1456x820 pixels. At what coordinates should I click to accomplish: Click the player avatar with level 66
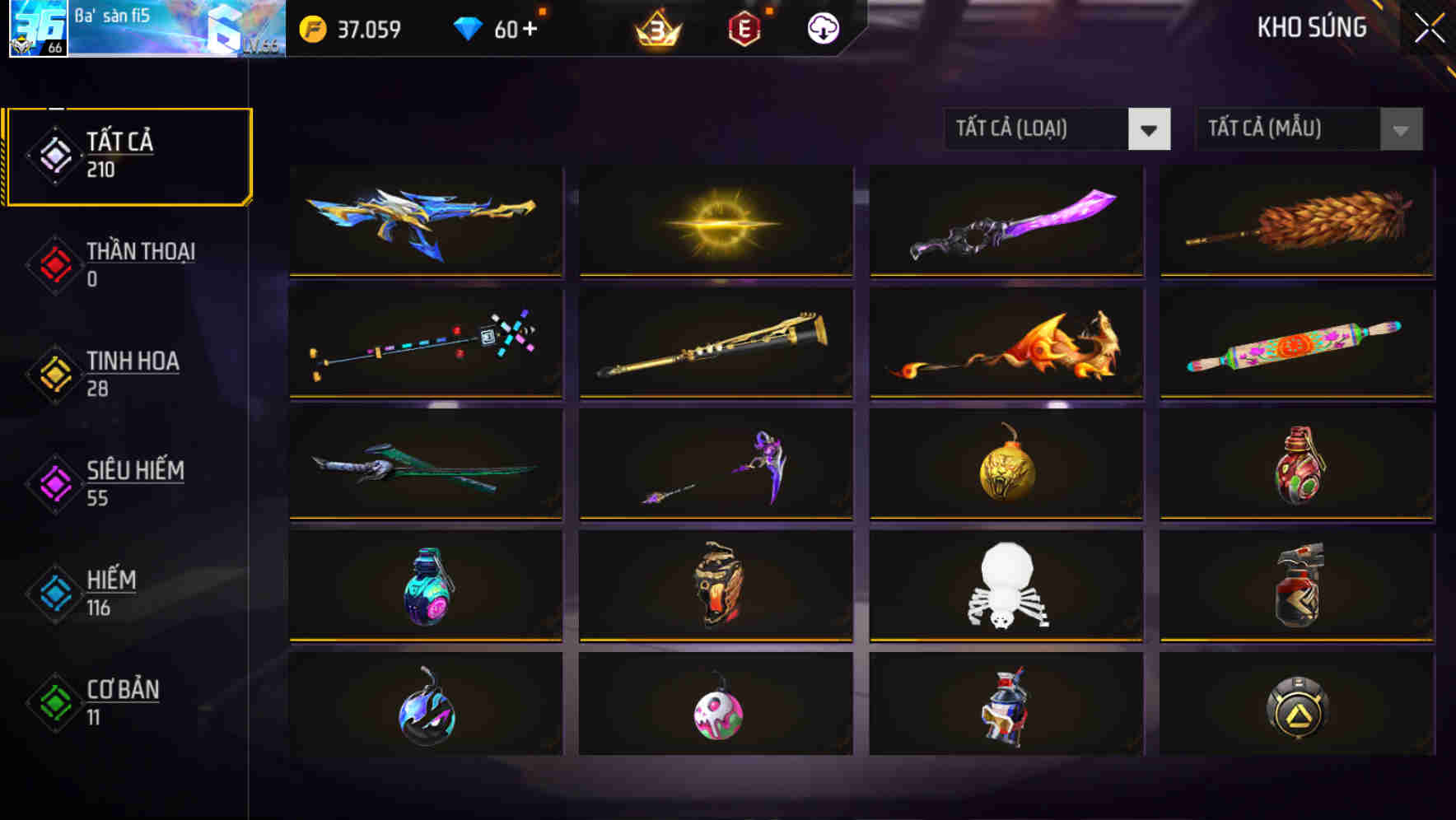pyautogui.click(x=36, y=30)
